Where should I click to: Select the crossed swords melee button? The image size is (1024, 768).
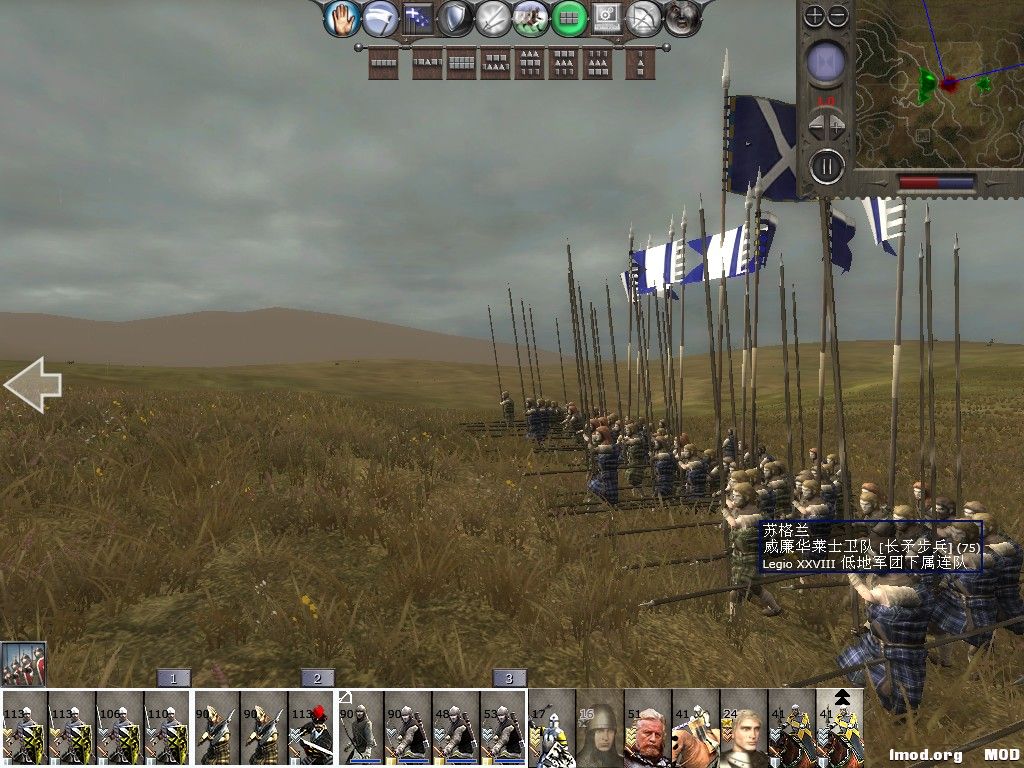click(493, 18)
